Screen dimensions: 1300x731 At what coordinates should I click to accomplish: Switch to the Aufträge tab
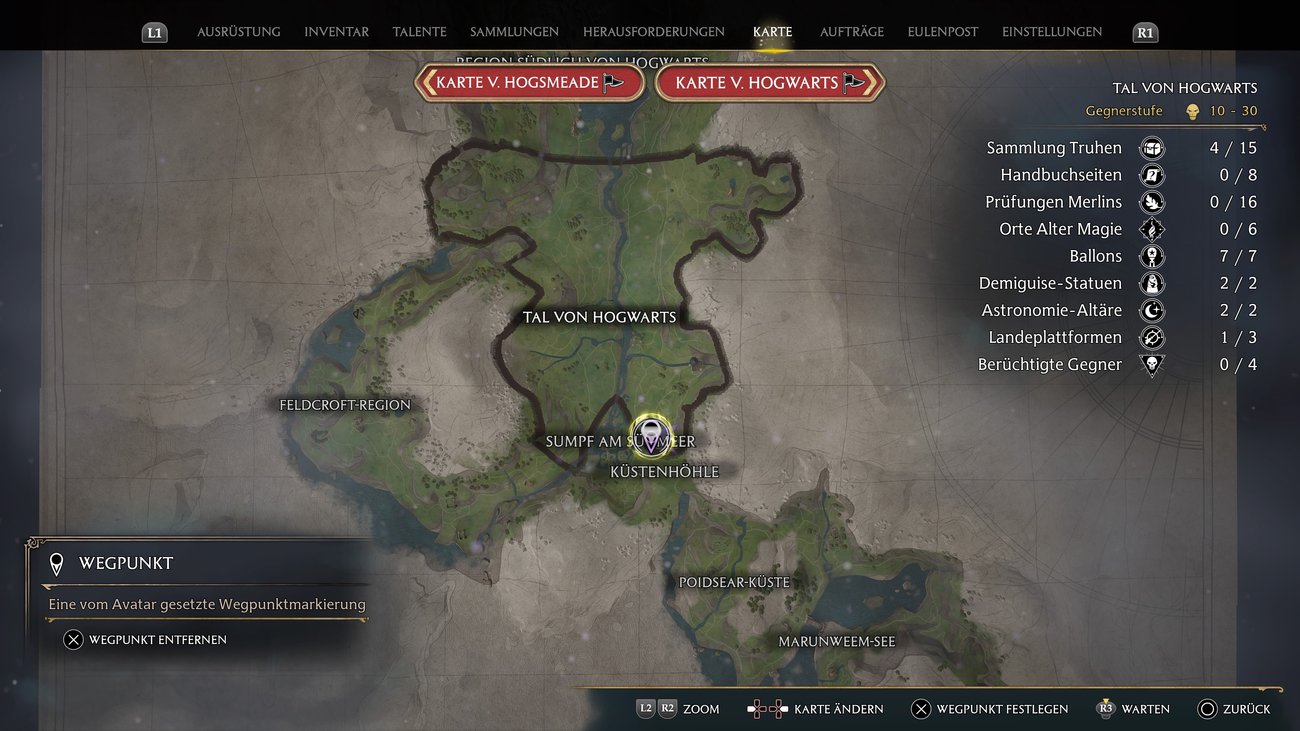pyautogui.click(x=851, y=32)
